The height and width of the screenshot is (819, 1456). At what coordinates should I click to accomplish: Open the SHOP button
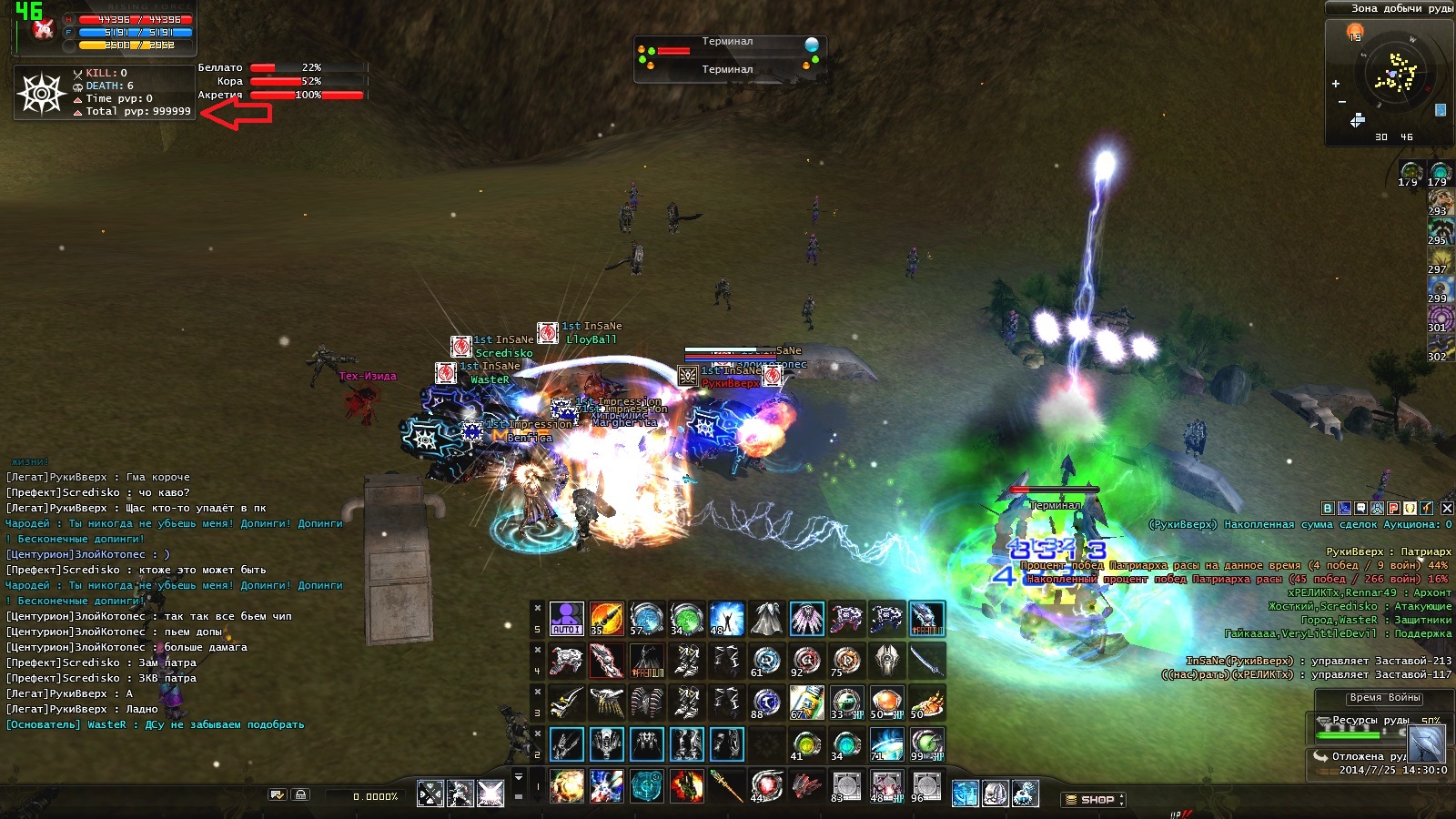click(x=1096, y=800)
